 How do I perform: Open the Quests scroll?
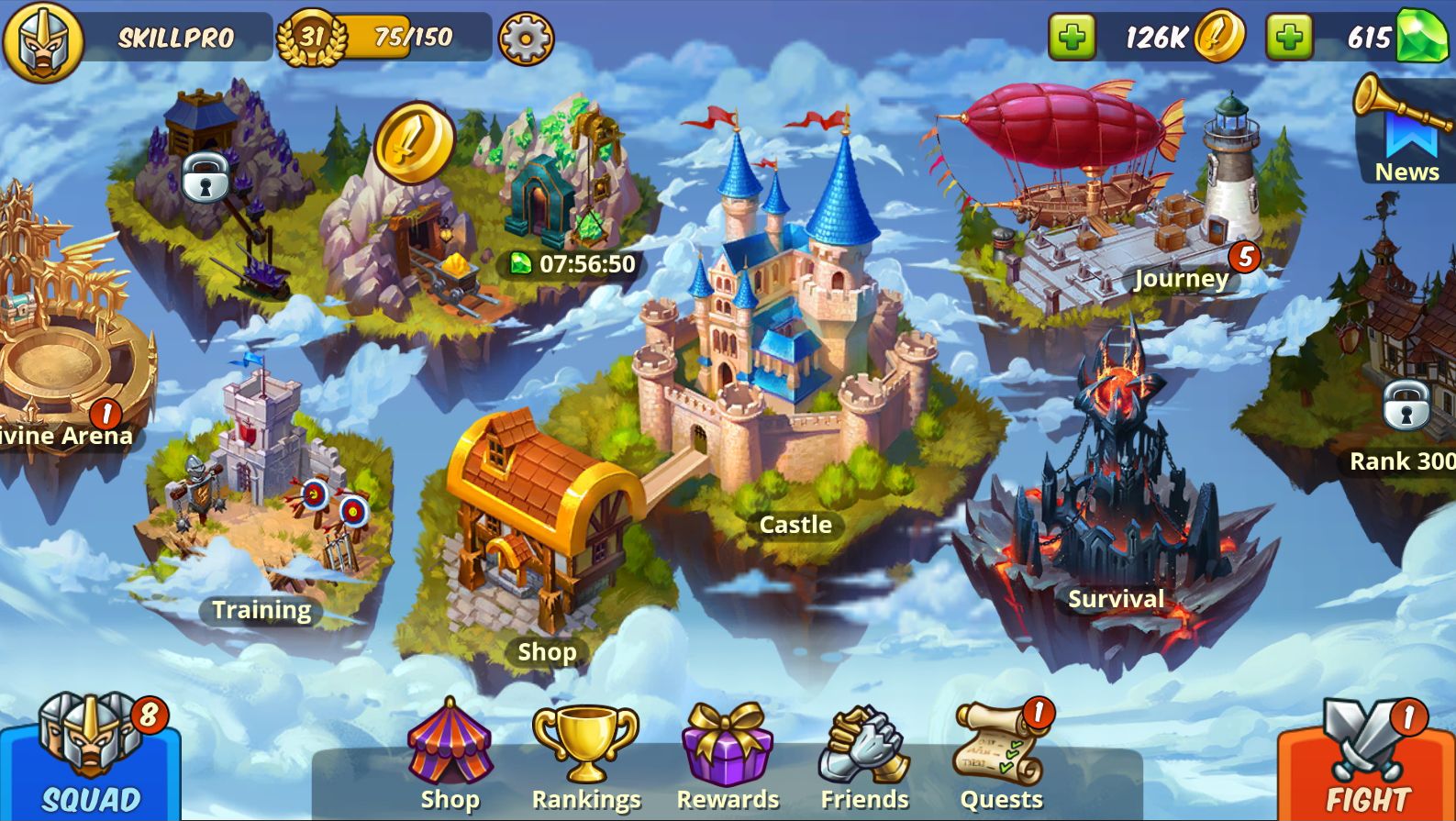coord(1001,757)
